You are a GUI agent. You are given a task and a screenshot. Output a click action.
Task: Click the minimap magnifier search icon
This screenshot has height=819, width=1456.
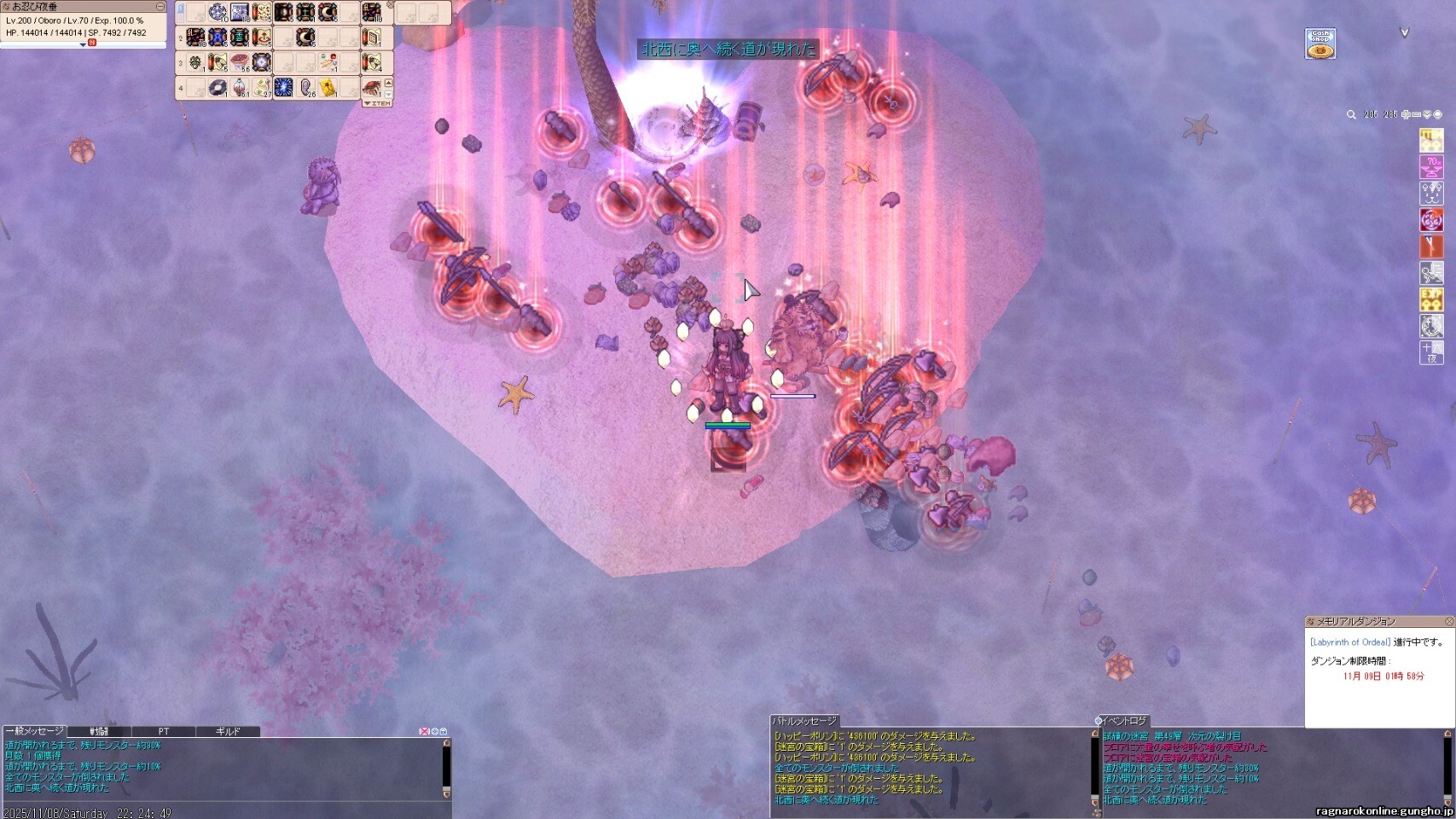coord(1351,115)
